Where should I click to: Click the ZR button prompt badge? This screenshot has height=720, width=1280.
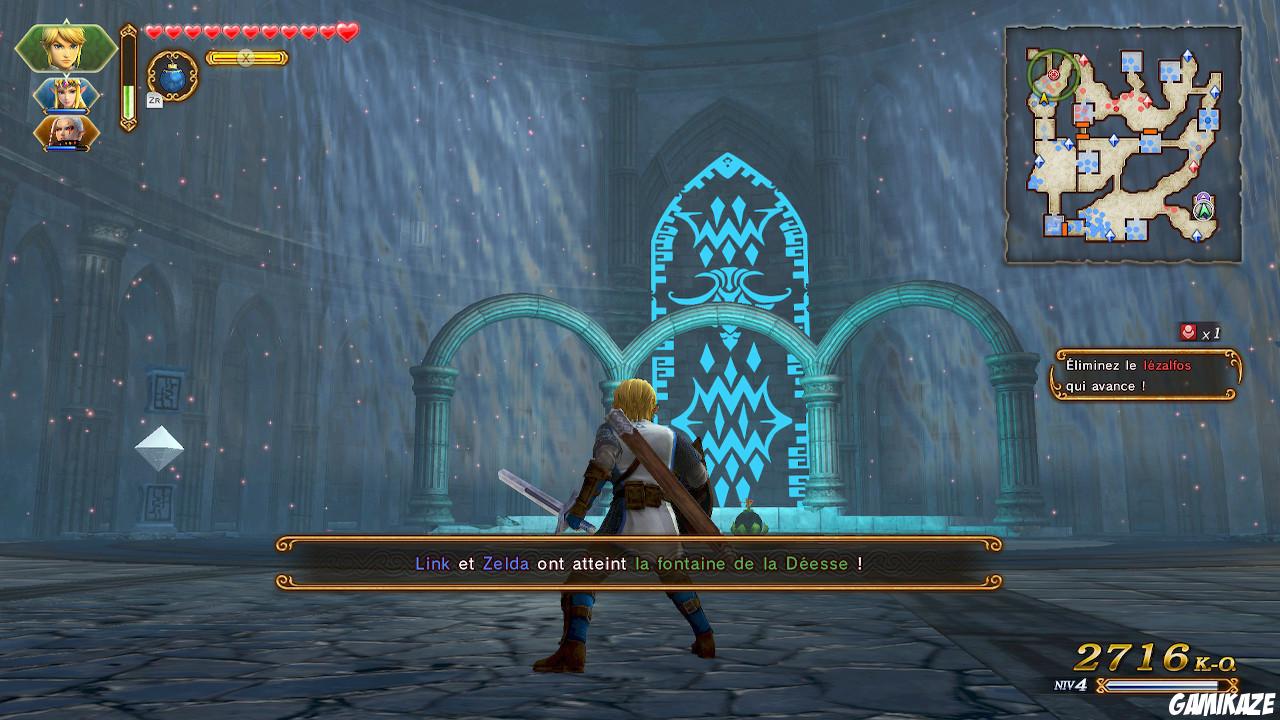pyautogui.click(x=153, y=100)
